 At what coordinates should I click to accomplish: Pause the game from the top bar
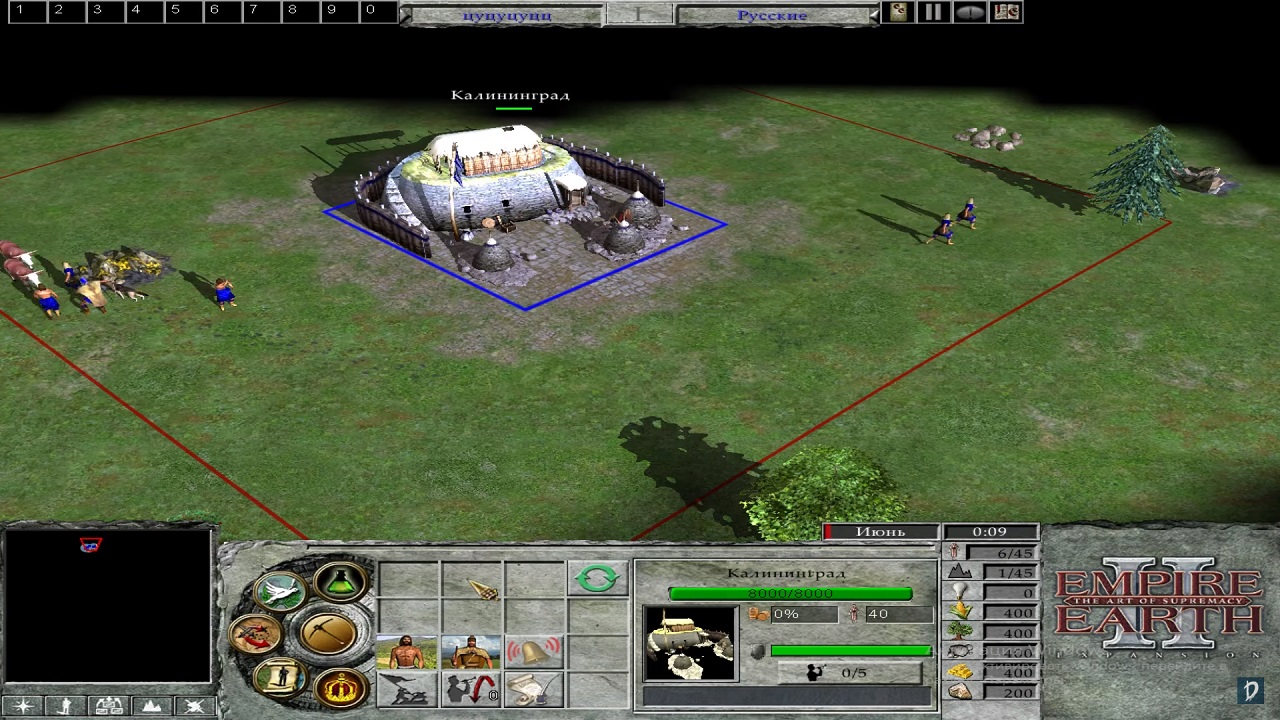(x=932, y=12)
